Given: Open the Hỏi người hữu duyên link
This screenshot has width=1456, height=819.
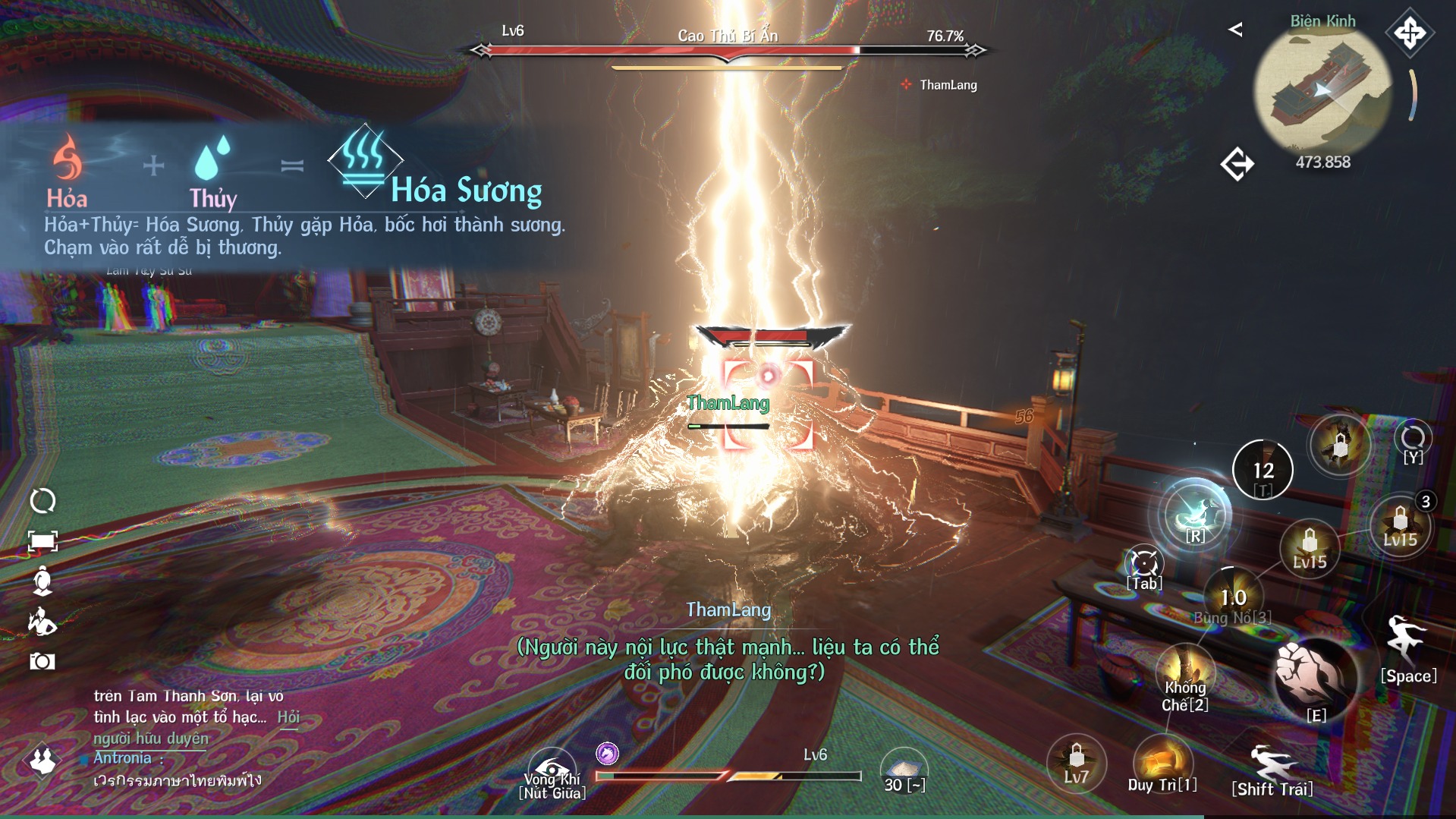Looking at the screenshot, I should pyautogui.click(x=288, y=717).
